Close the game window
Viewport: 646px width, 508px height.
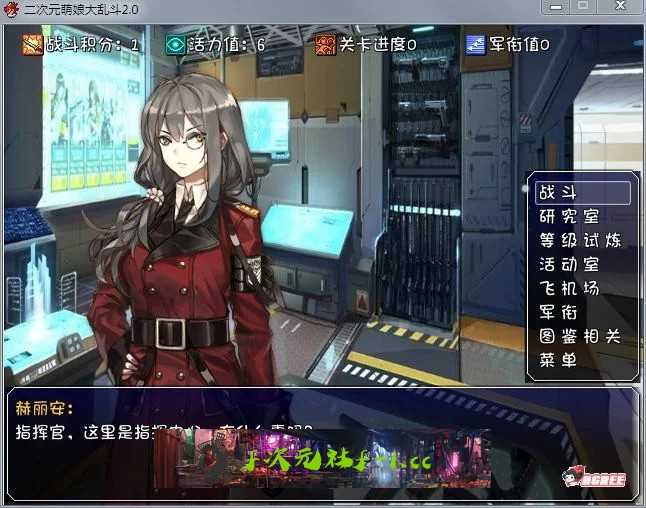pyautogui.click(x=621, y=7)
